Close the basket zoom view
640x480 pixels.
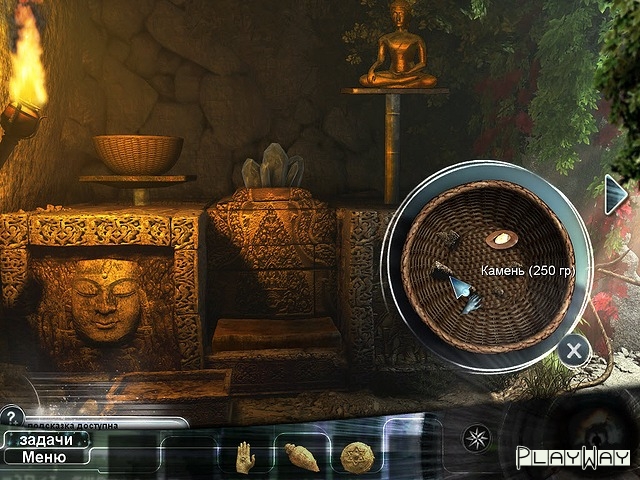coord(573,350)
